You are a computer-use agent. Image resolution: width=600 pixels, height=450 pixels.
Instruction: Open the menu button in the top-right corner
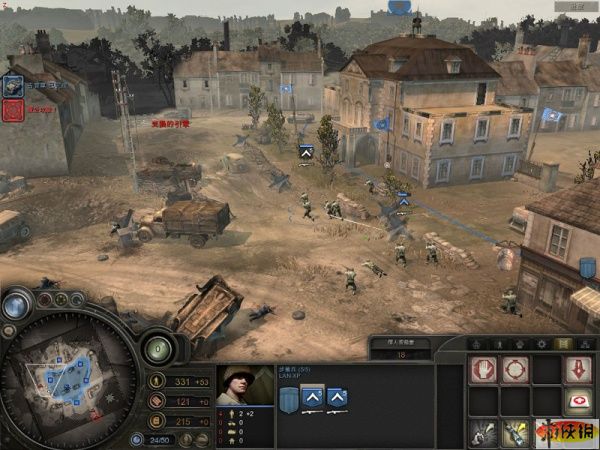[x=577, y=6]
